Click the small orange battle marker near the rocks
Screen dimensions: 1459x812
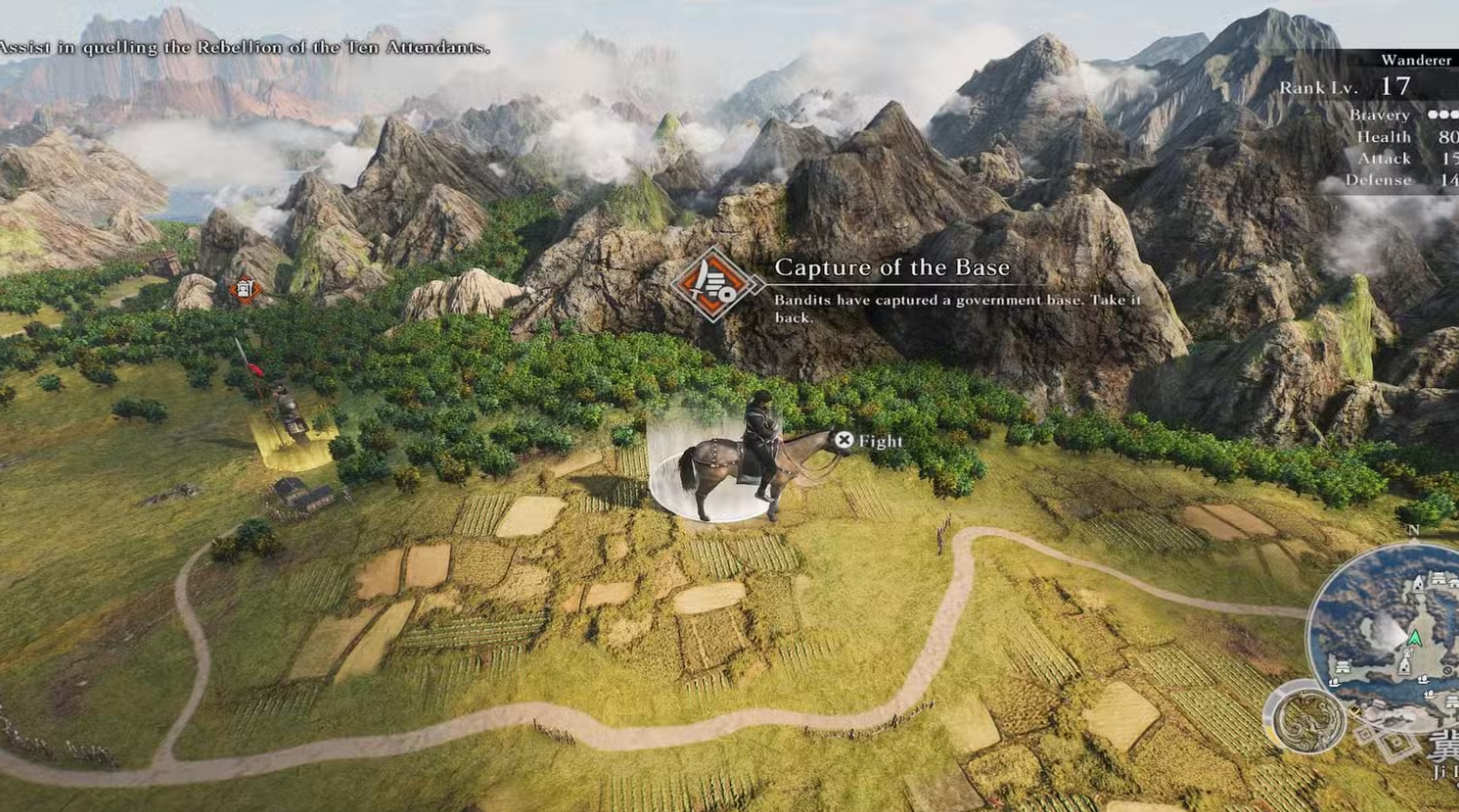(244, 291)
